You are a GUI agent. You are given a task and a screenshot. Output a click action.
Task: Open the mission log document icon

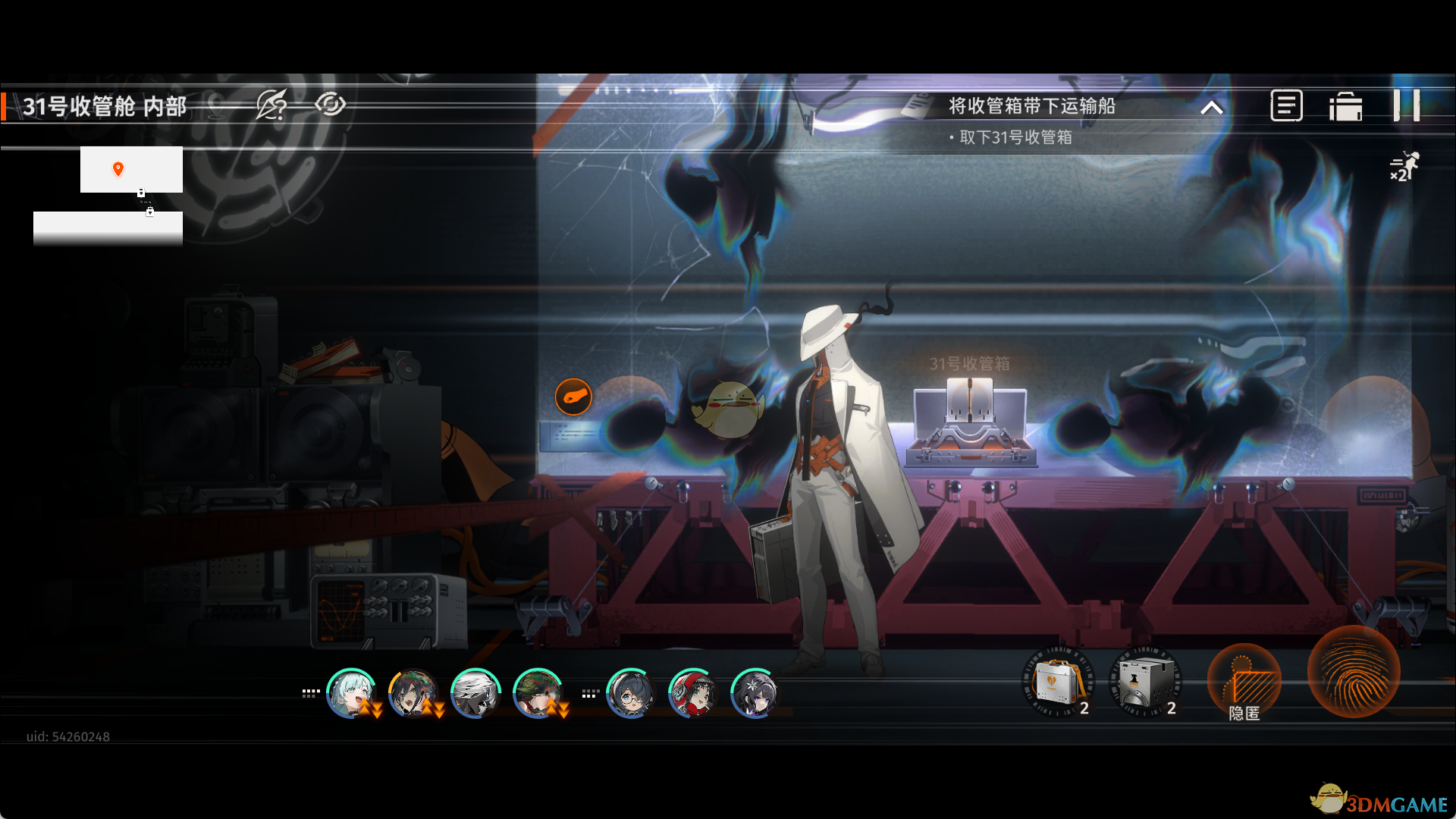tap(1286, 105)
